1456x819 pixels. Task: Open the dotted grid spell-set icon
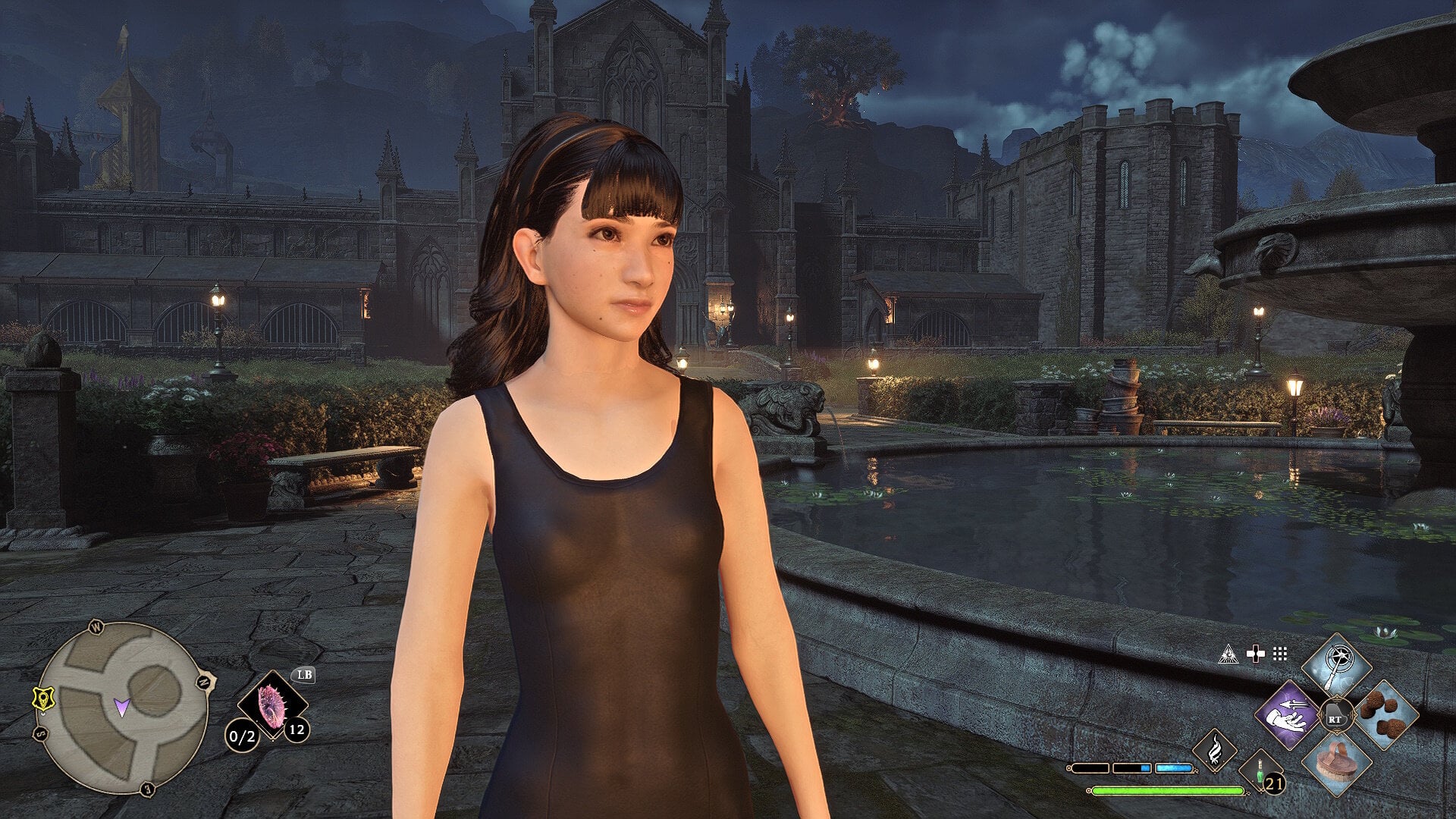click(1281, 654)
